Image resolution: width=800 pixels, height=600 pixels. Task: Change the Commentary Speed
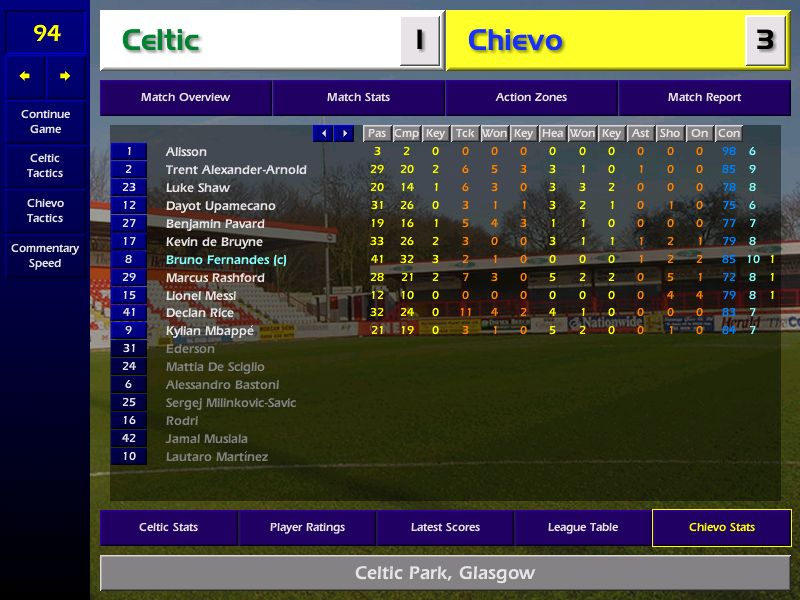45,256
